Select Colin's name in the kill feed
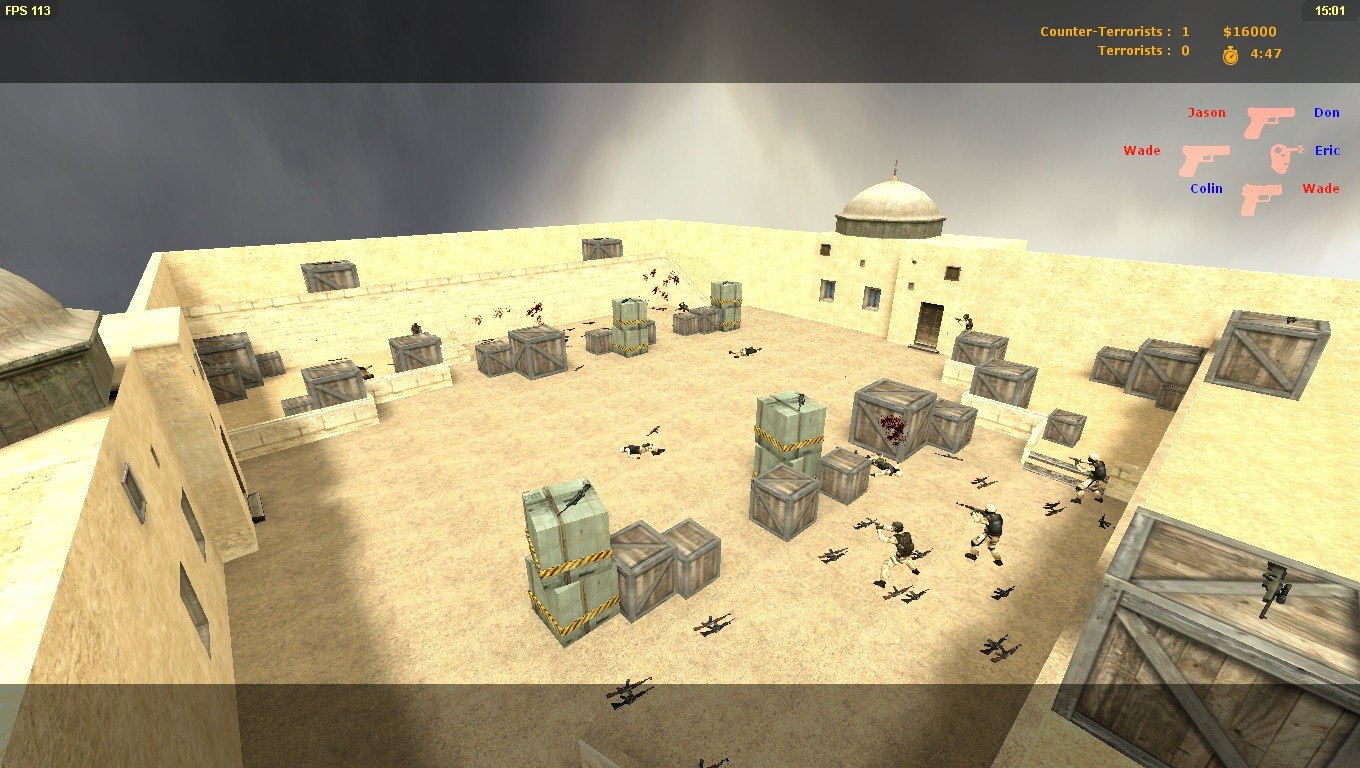1360x768 pixels. 1205,188
